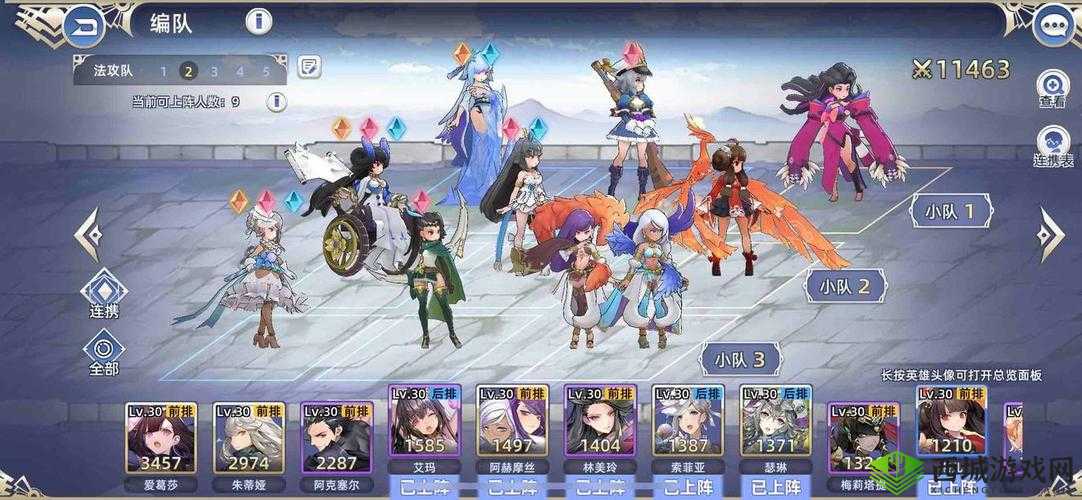Select the 连携 filter button
Image resolution: width=1082 pixels, height=500 pixels.
pyautogui.click(x=104, y=297)
